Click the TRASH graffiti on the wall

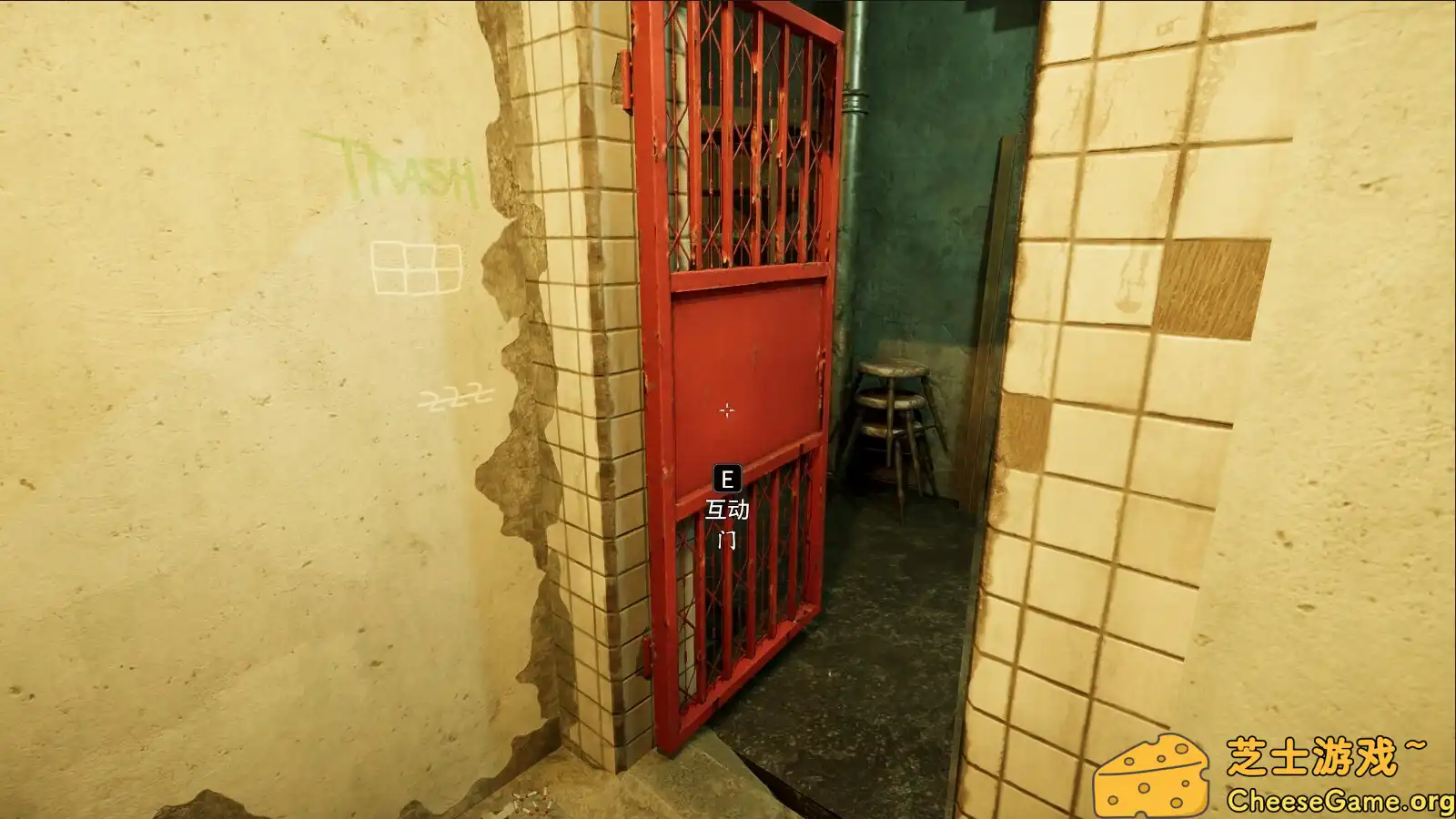407,169
